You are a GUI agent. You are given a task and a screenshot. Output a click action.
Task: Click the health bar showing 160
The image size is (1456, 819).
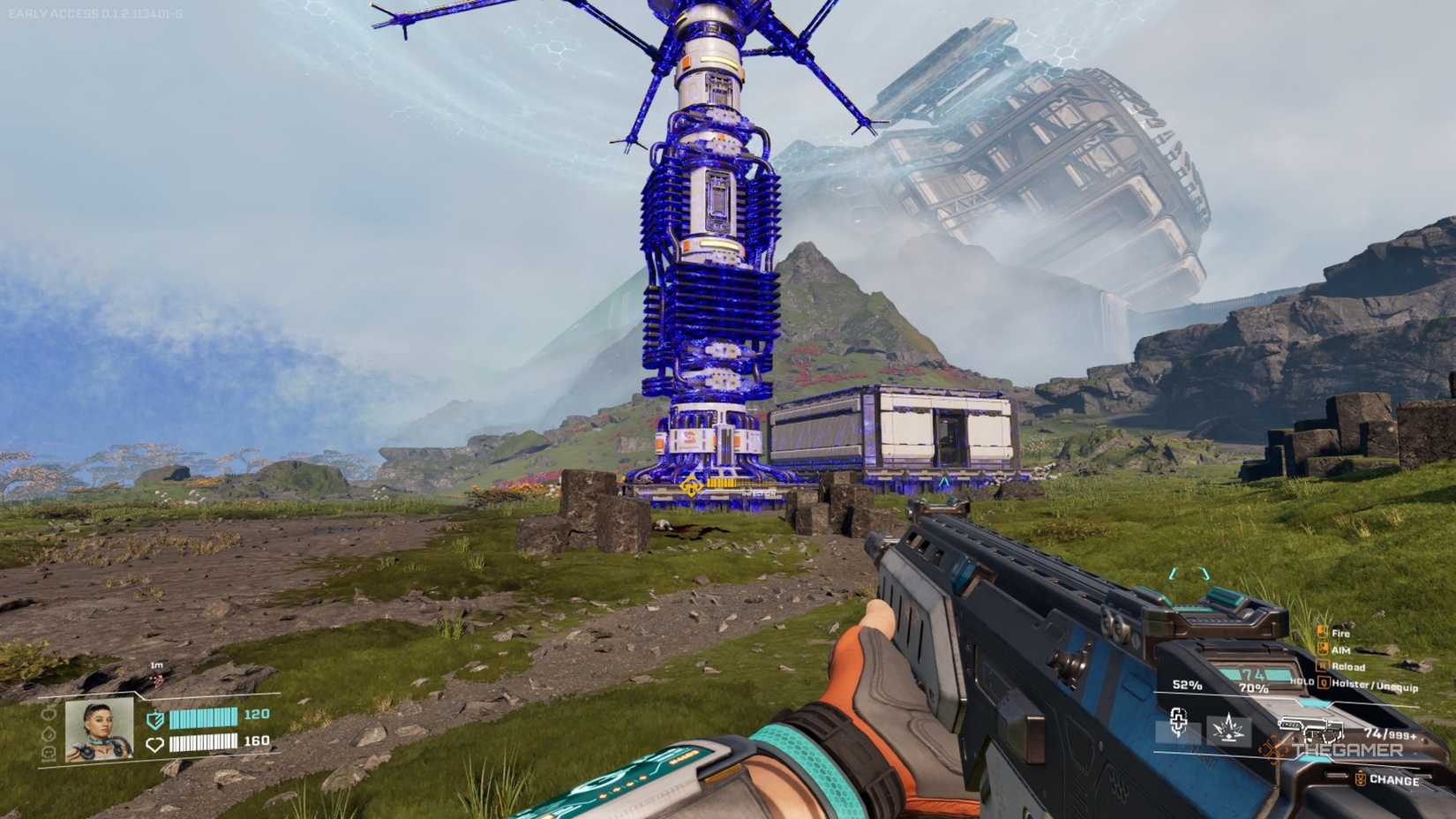tap(203, 744)
